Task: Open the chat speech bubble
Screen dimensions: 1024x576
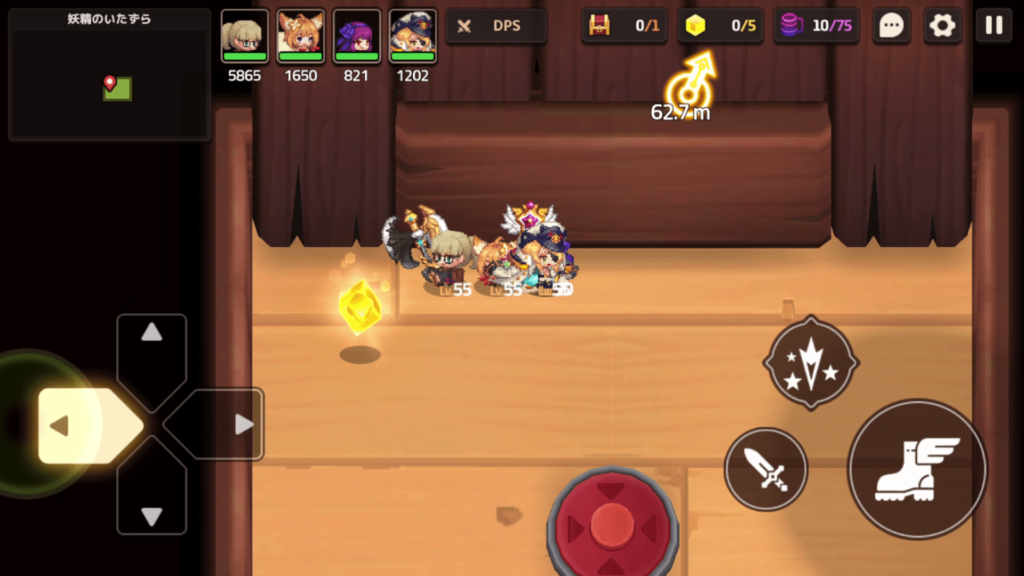Action: point(890,26)
